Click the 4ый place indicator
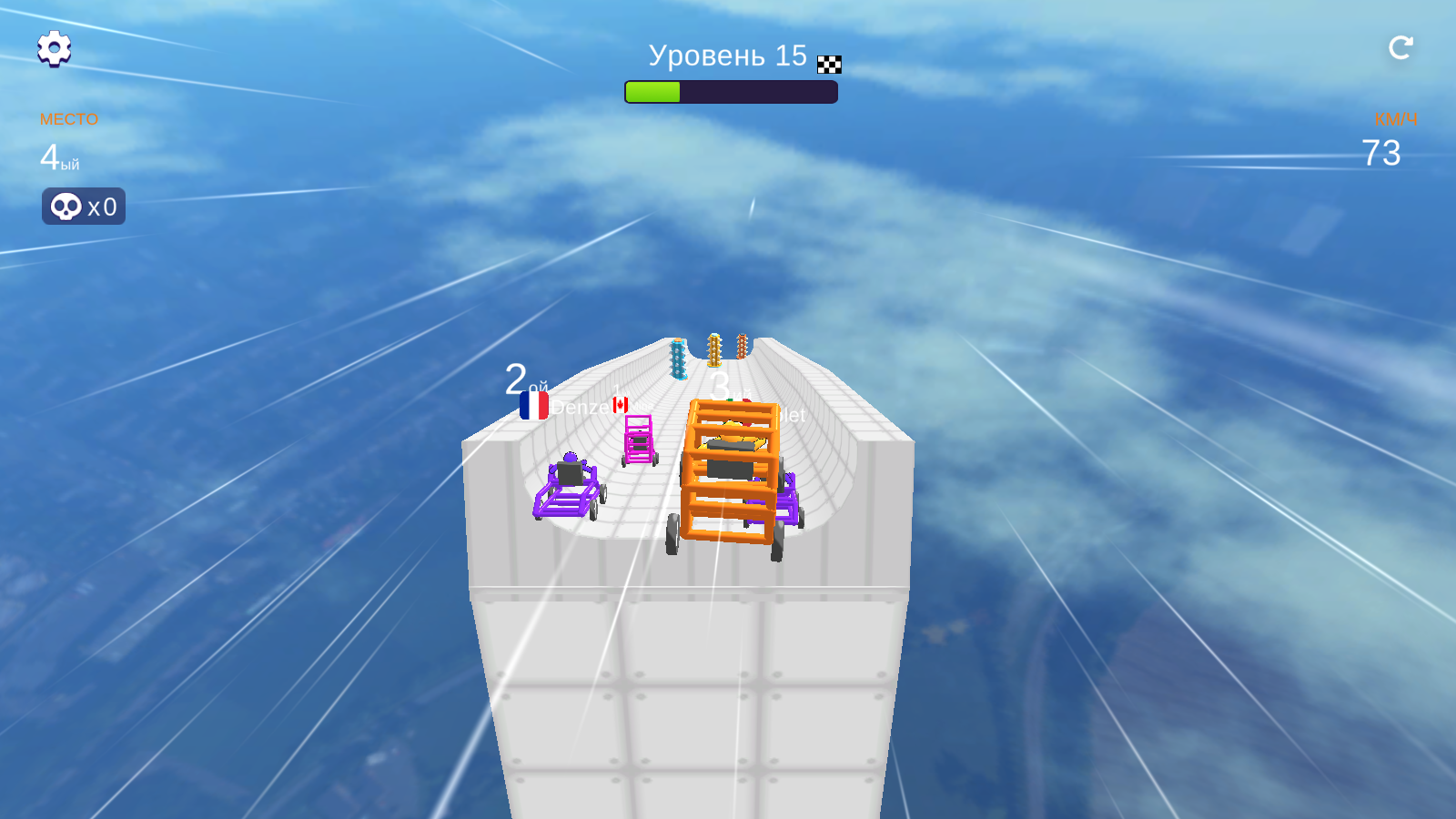 pyautogui.click(x=60, y=157)
